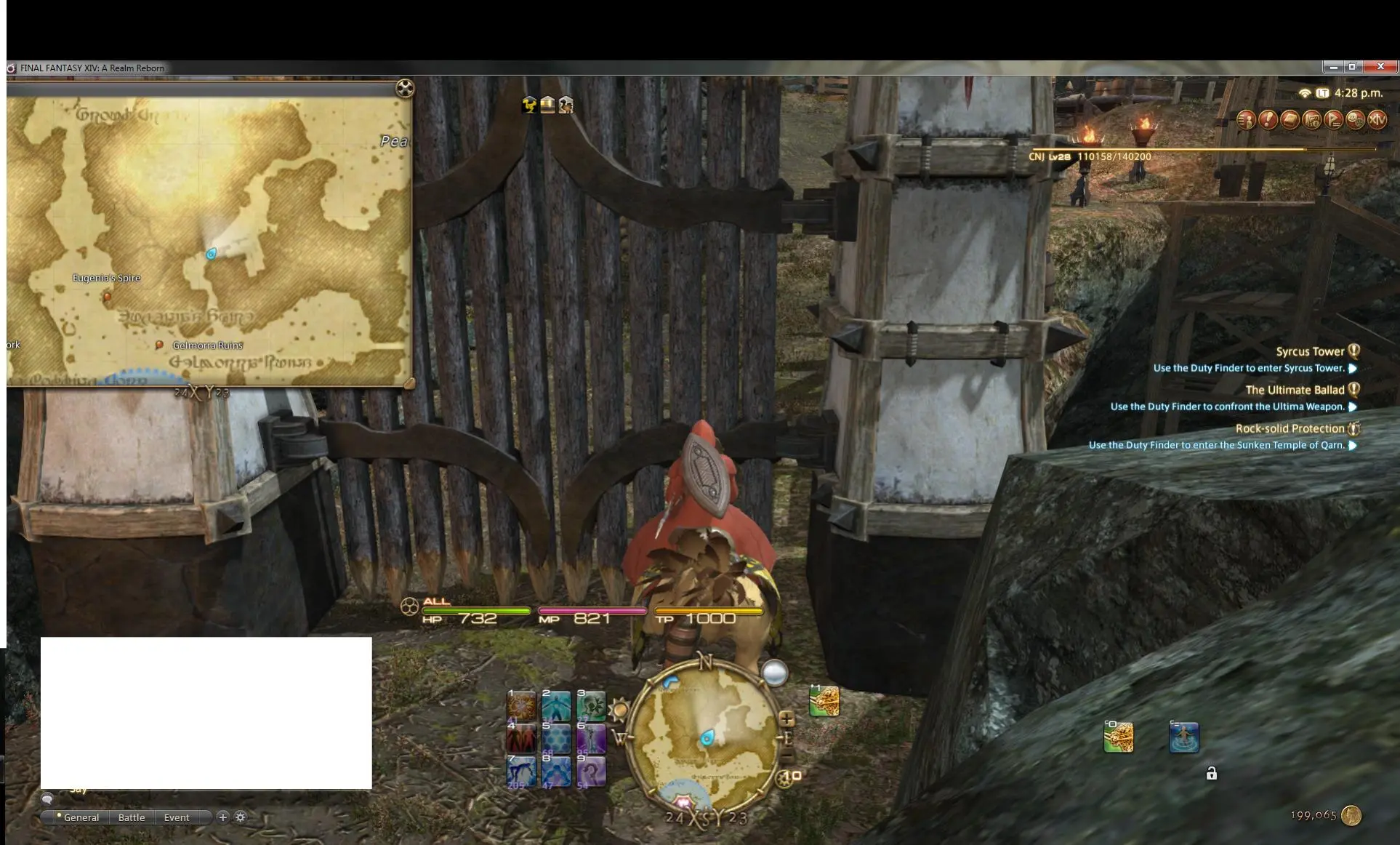Close the open map window
This screenshot has width=1400, height=845.
(405, 88)
